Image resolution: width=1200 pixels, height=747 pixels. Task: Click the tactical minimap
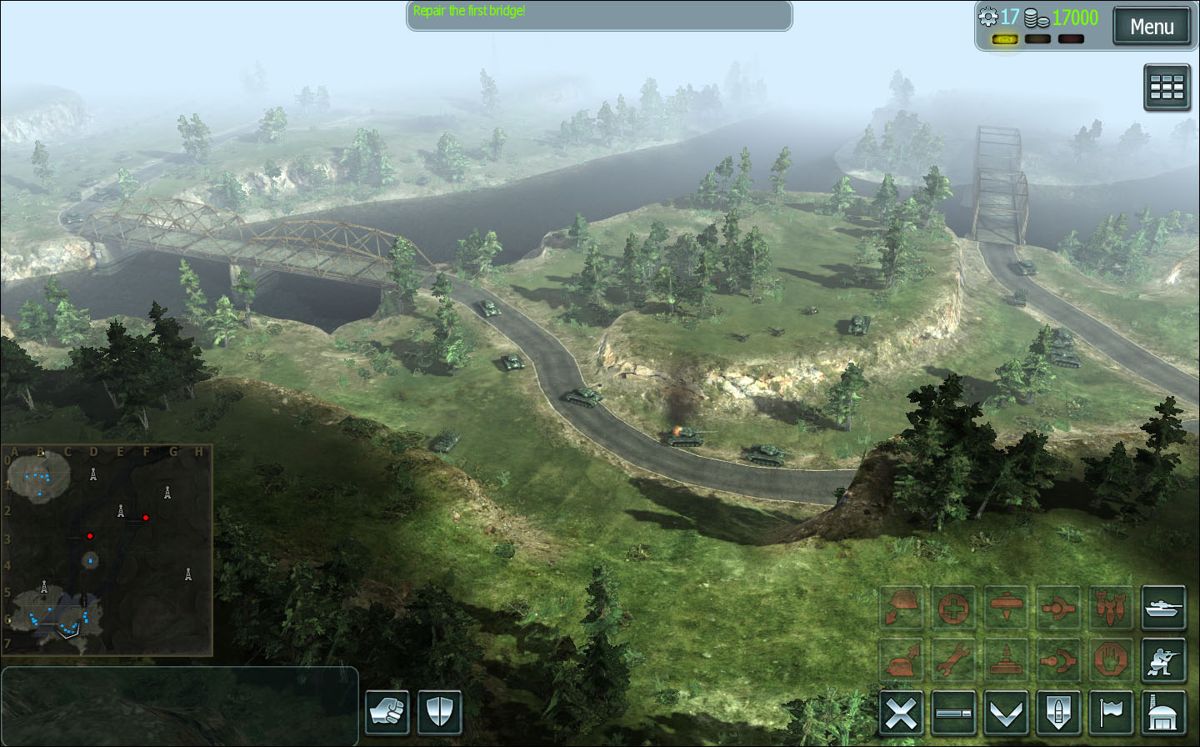pos(106,550)
